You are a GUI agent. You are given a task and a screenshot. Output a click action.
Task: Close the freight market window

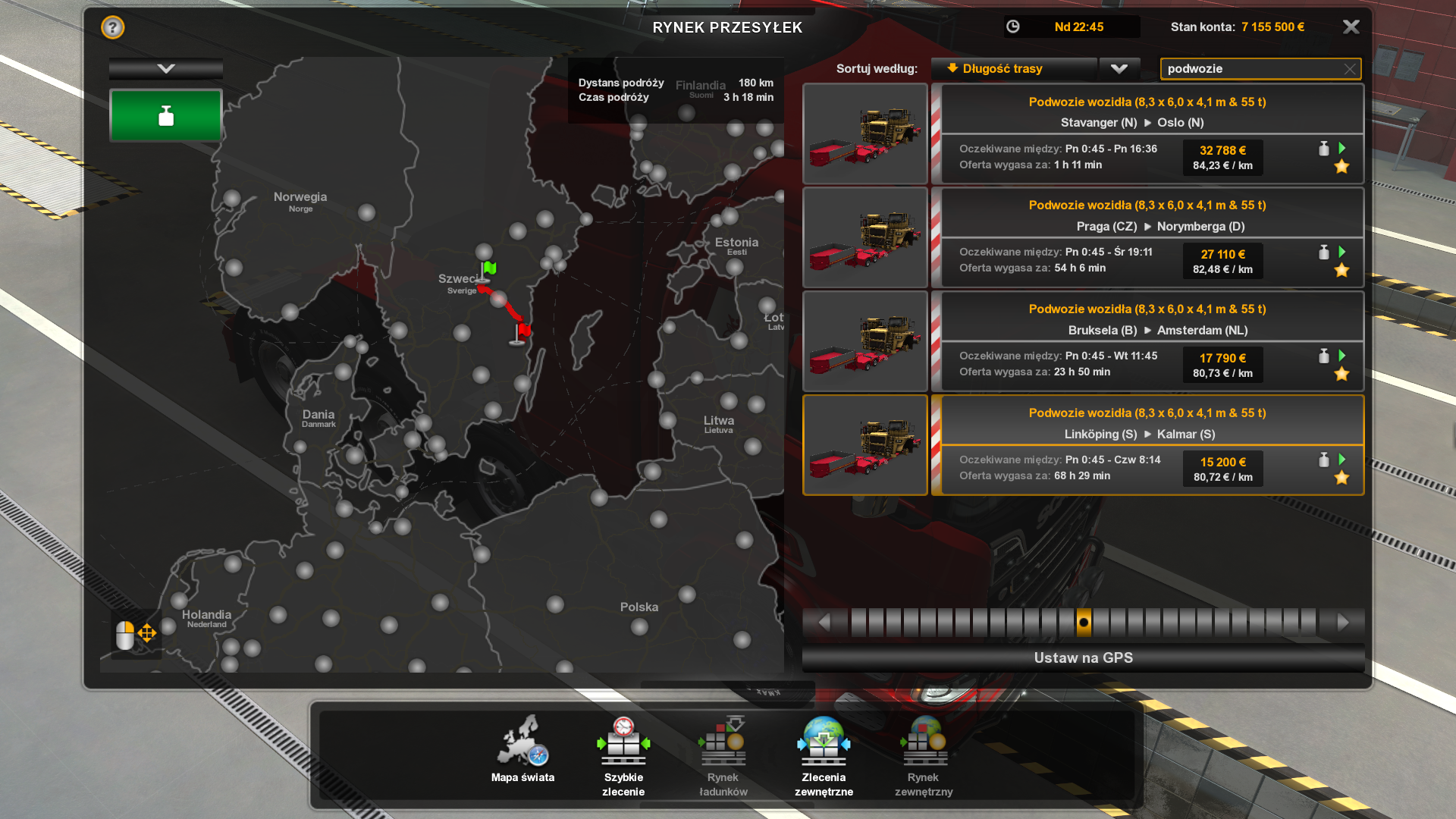pyautogui.click(x=1351, y=27)
